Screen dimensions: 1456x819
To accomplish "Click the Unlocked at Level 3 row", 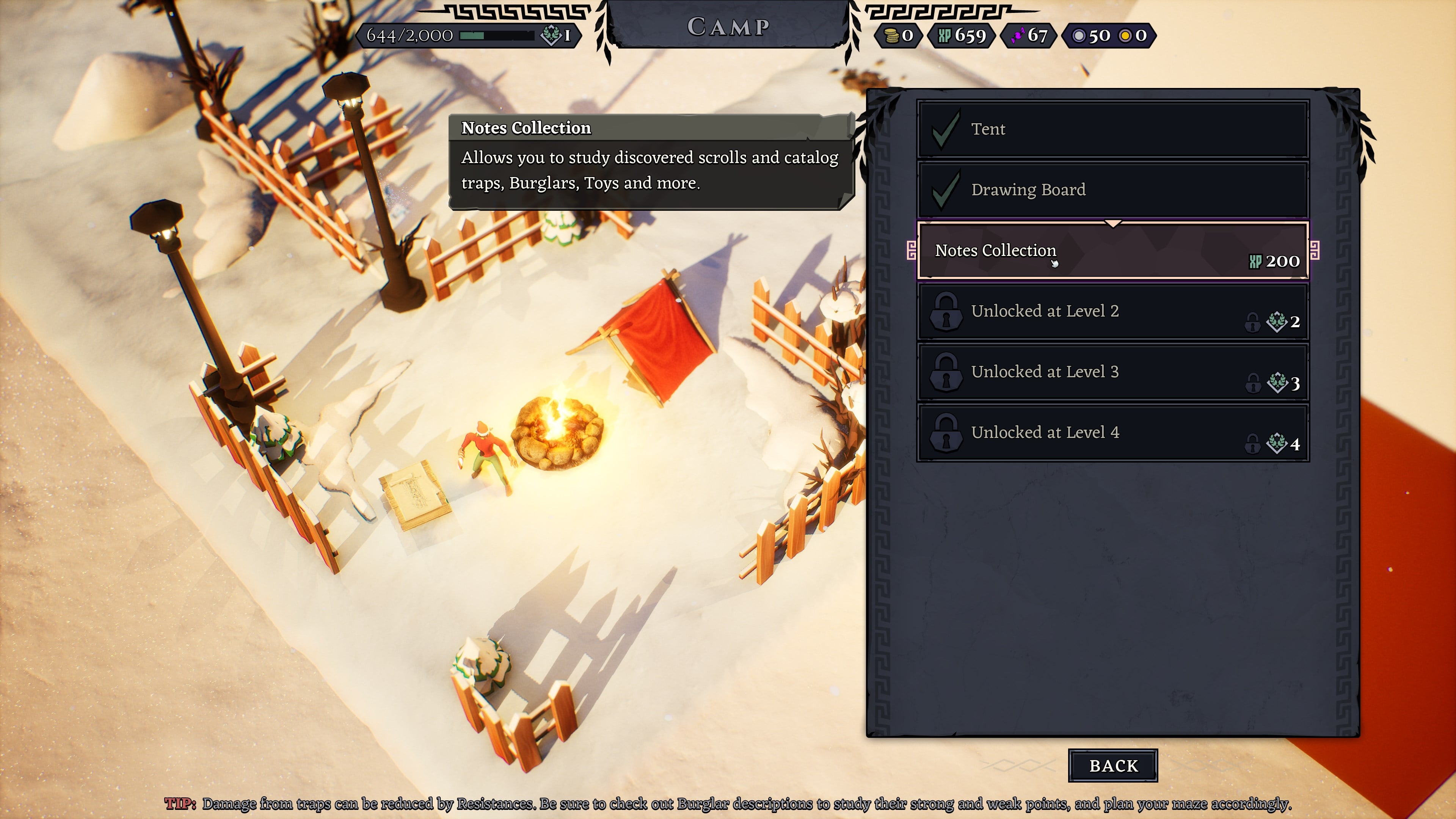I will pyautogui.click(x=1112, y=372).
